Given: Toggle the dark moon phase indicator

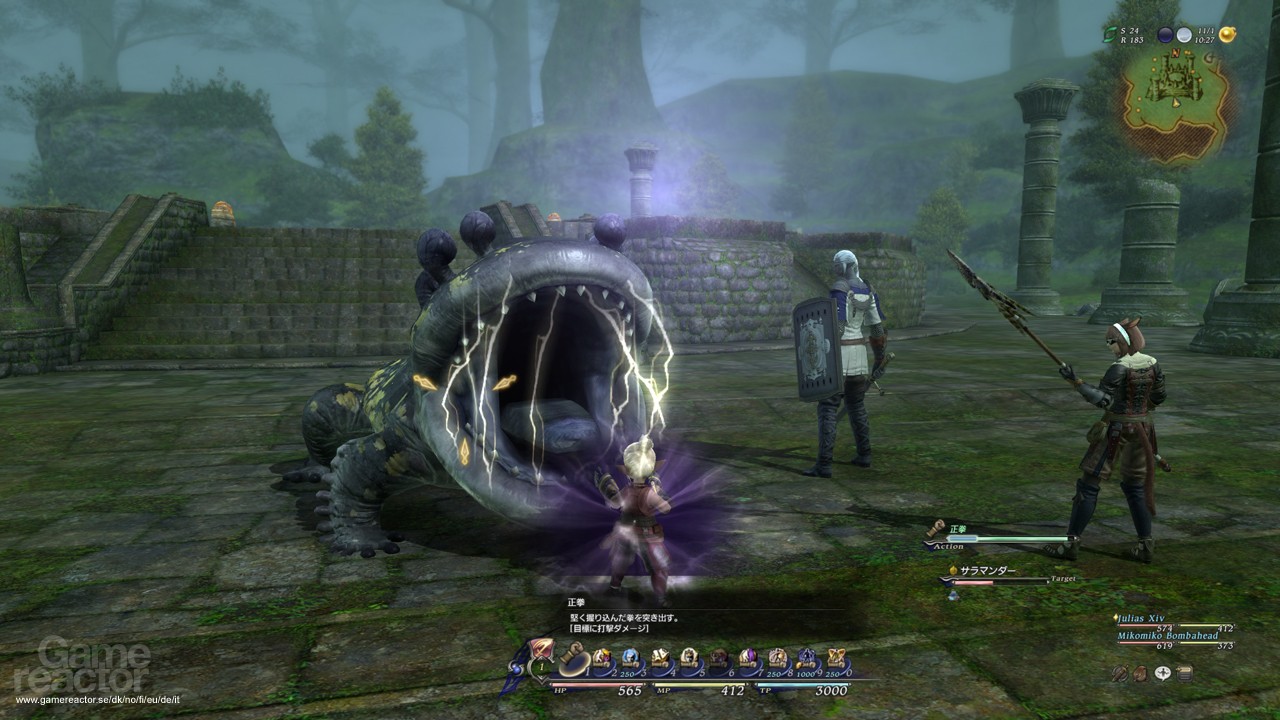Looking at the screenshot, I should point(1166,34).
